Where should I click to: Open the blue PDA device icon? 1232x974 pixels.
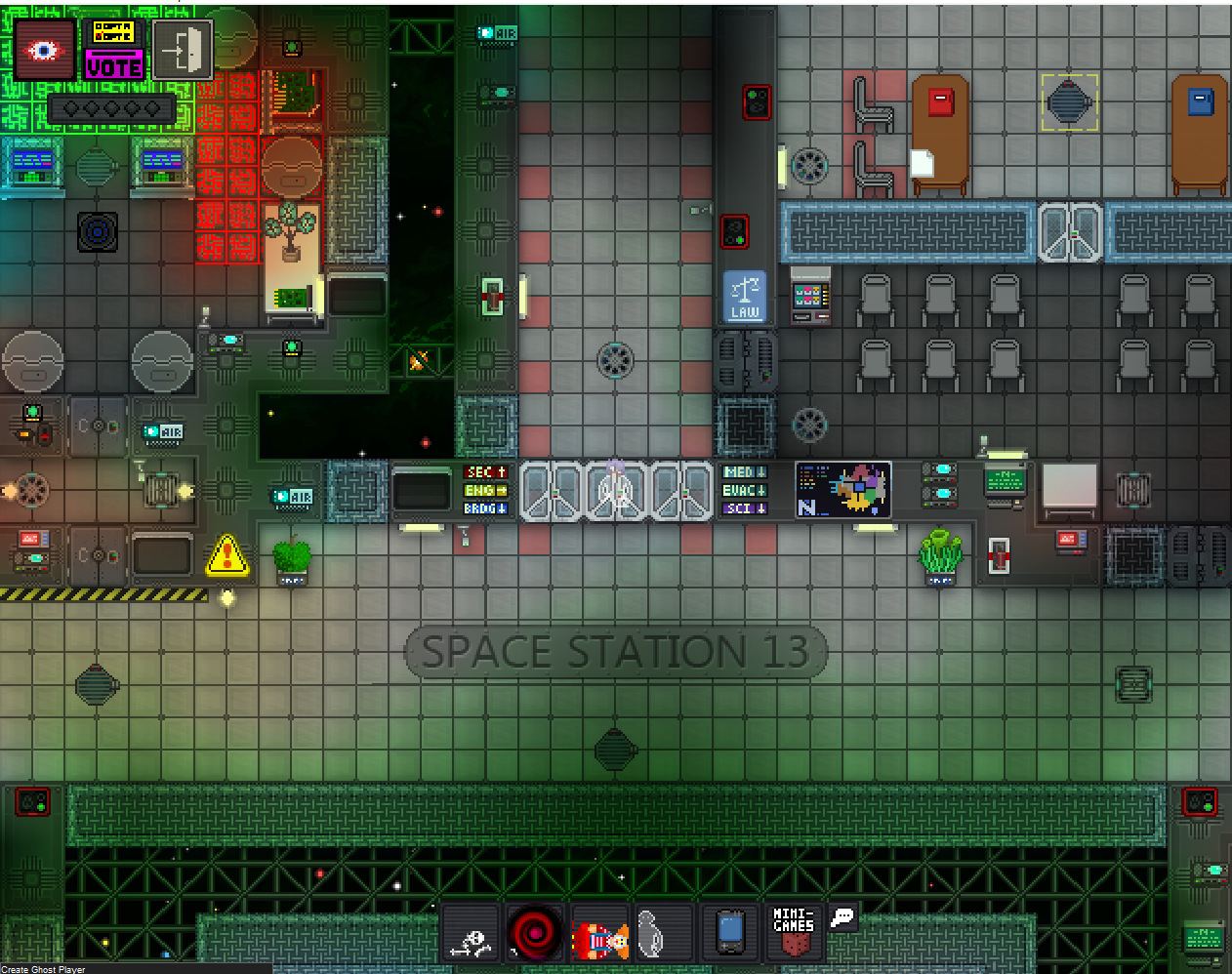tap(730, 932)
